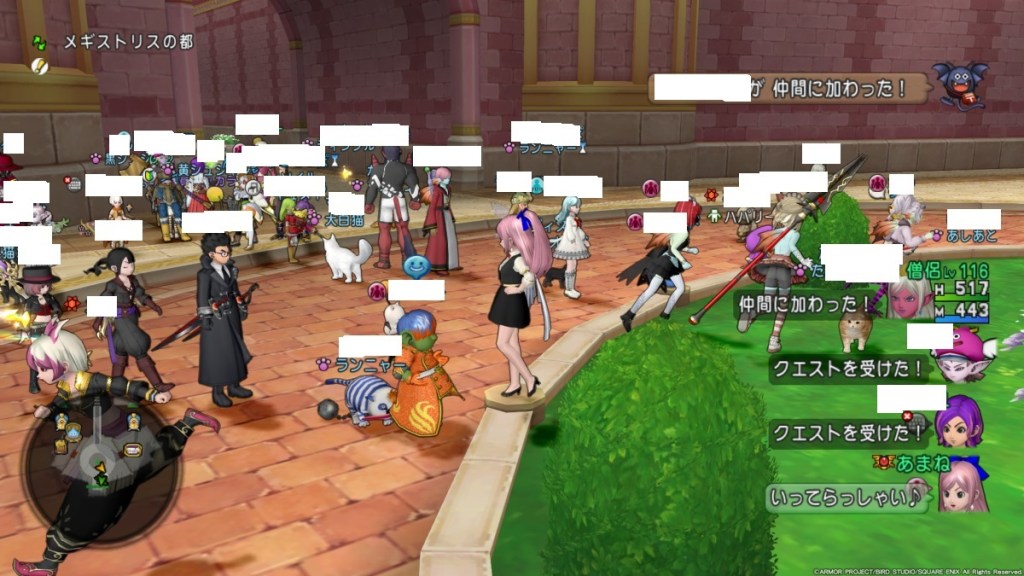
Task: Click the yellow pencil icon under location name
Action: point(39,66)
